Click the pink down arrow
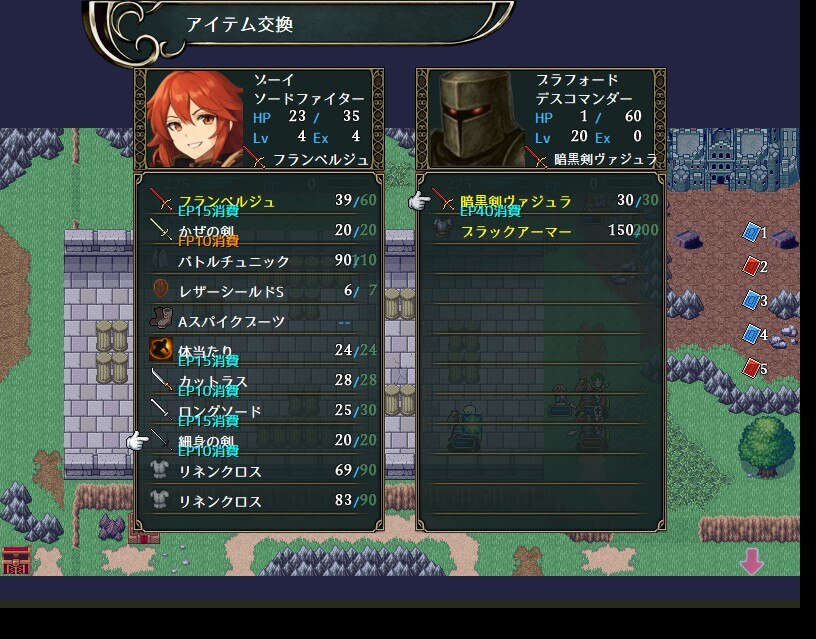Screen dimensions: 816x639 751,562
